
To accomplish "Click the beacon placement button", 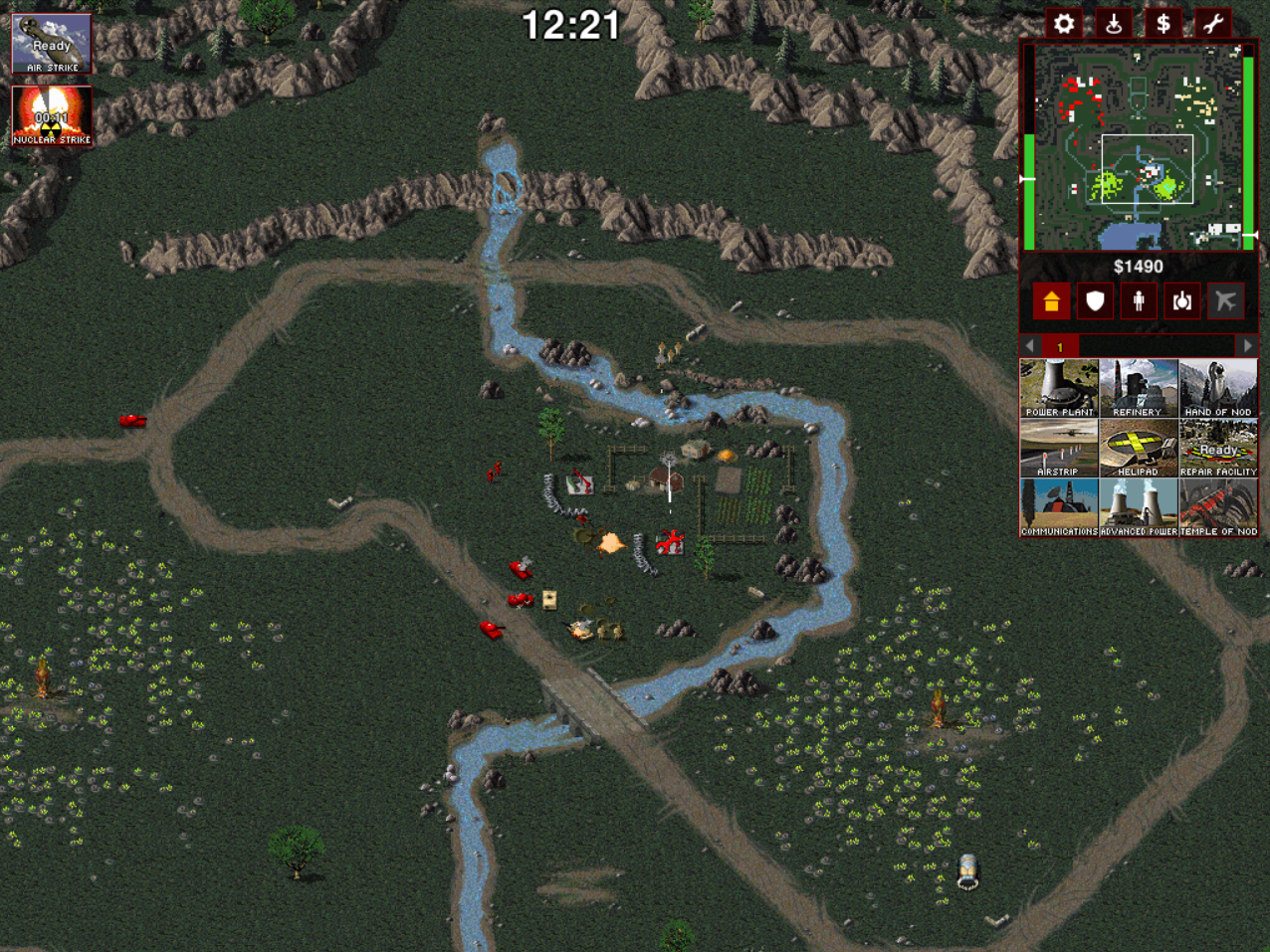I will [x=1114, y=24].
